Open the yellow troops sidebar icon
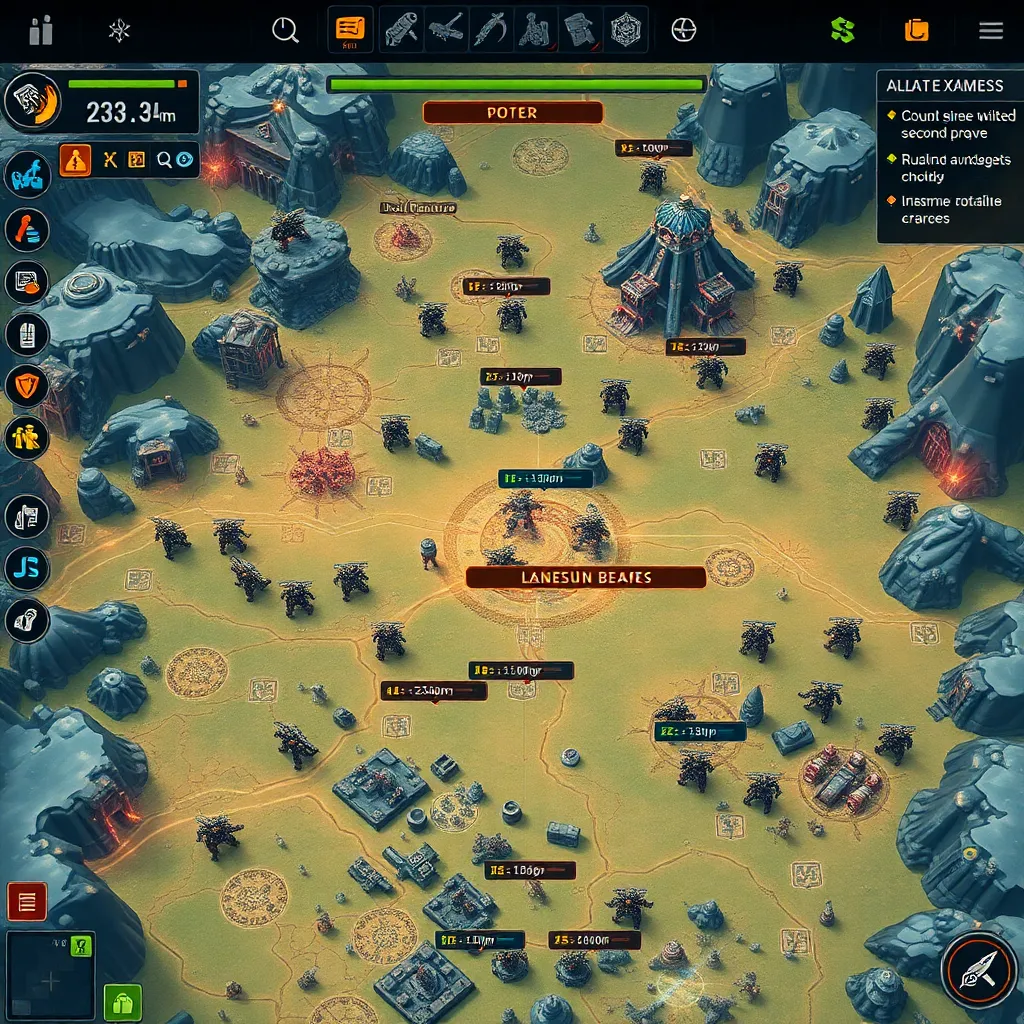This screenshot has height=1024, width=1024. [27, 436]
